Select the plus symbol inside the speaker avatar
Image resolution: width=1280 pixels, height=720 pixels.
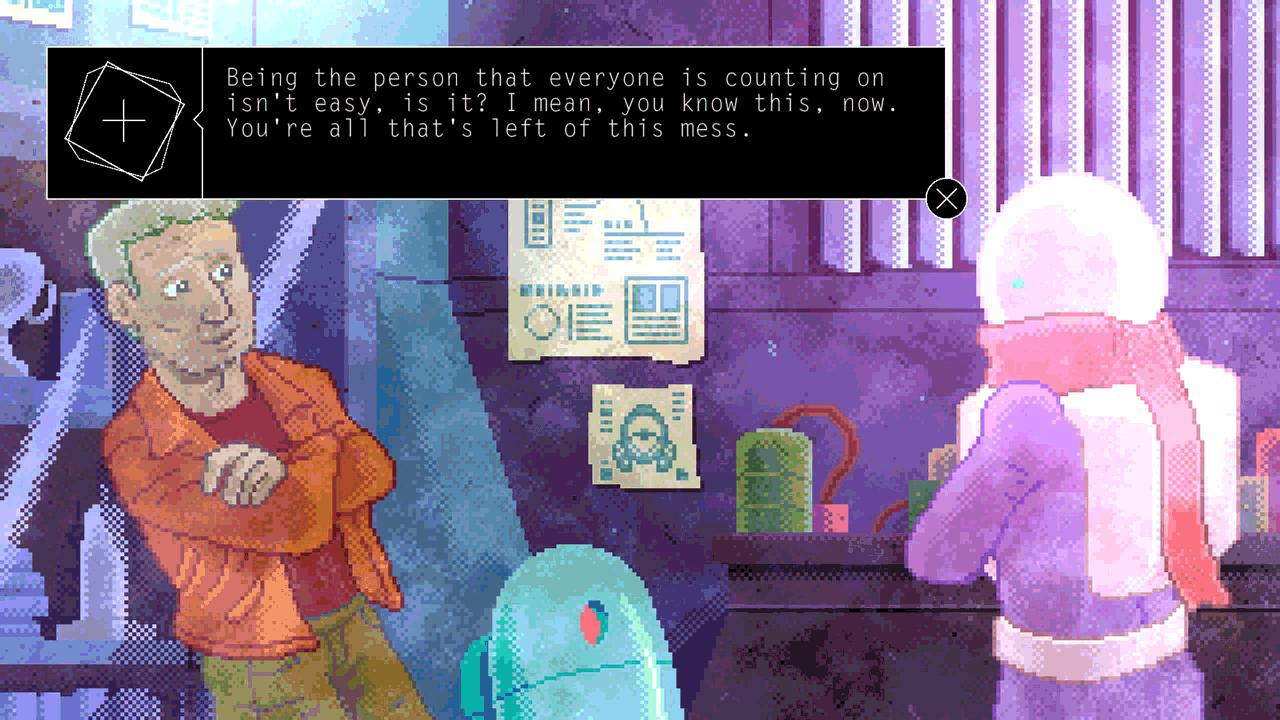[x=123, y=120]
